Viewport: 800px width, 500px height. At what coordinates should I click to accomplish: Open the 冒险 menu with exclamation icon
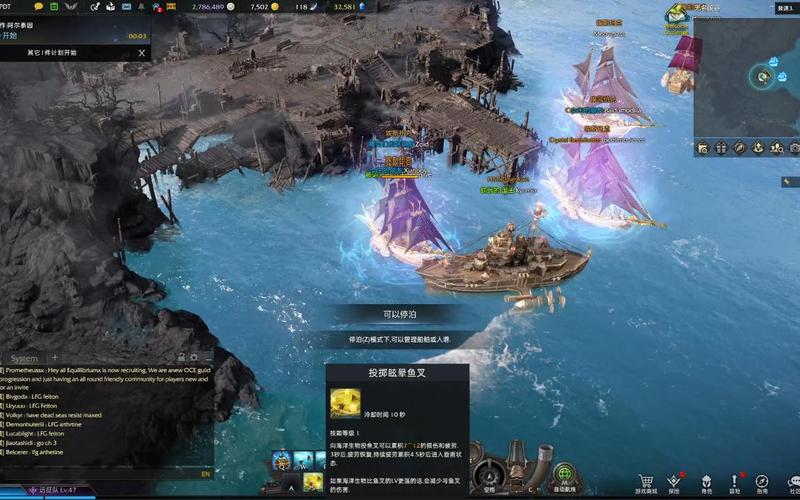[735, 481]
